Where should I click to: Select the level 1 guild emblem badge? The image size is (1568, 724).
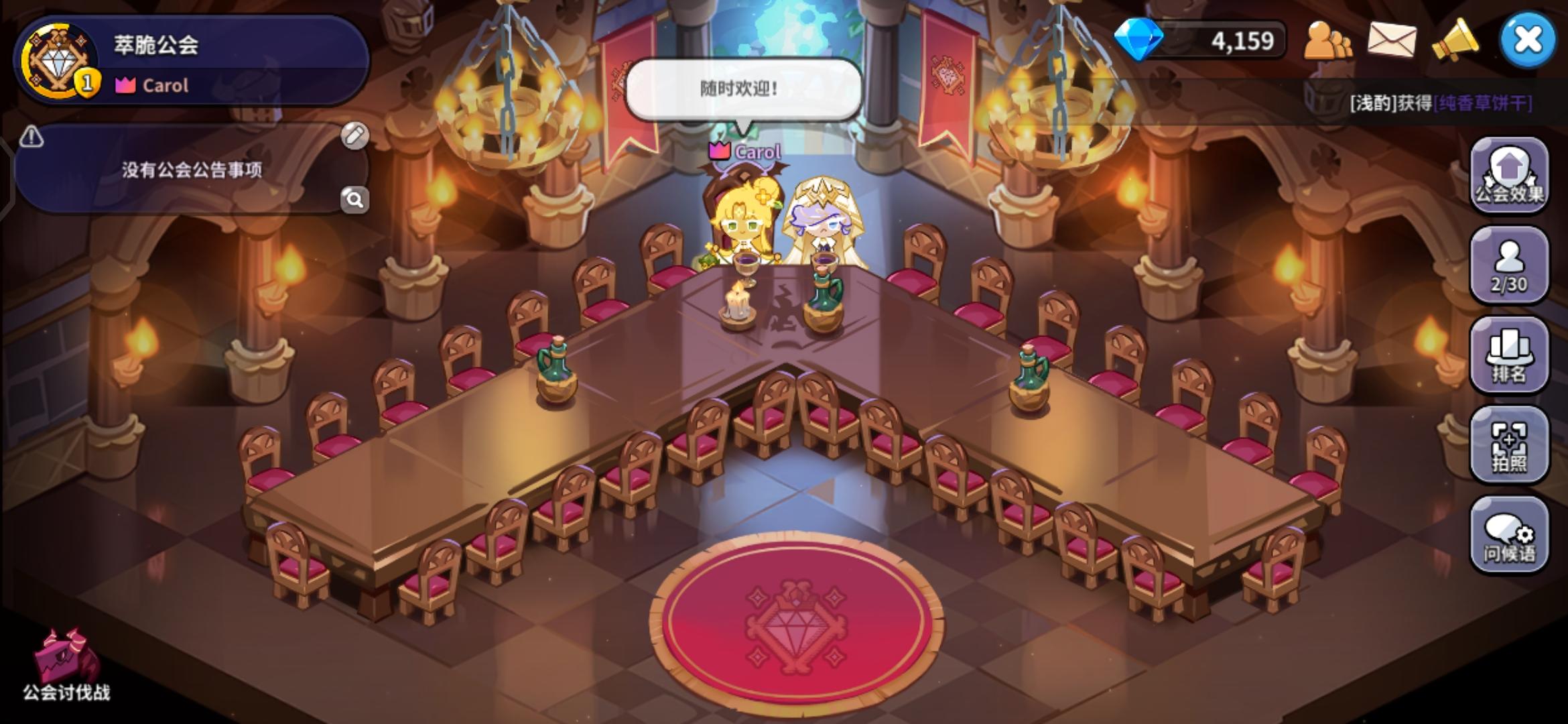59,60
